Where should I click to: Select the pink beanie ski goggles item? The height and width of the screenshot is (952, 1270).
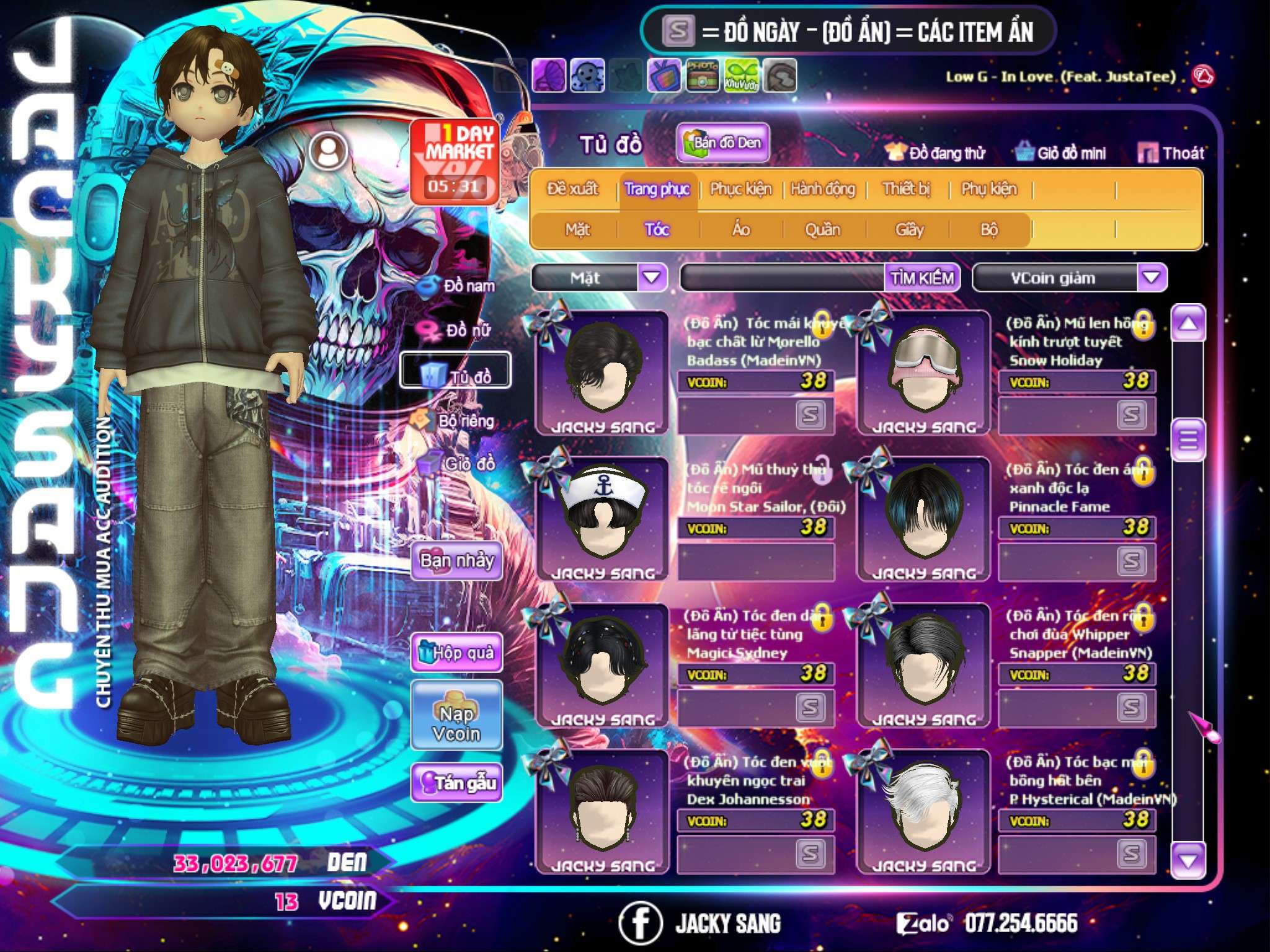(x=924, y=372)
